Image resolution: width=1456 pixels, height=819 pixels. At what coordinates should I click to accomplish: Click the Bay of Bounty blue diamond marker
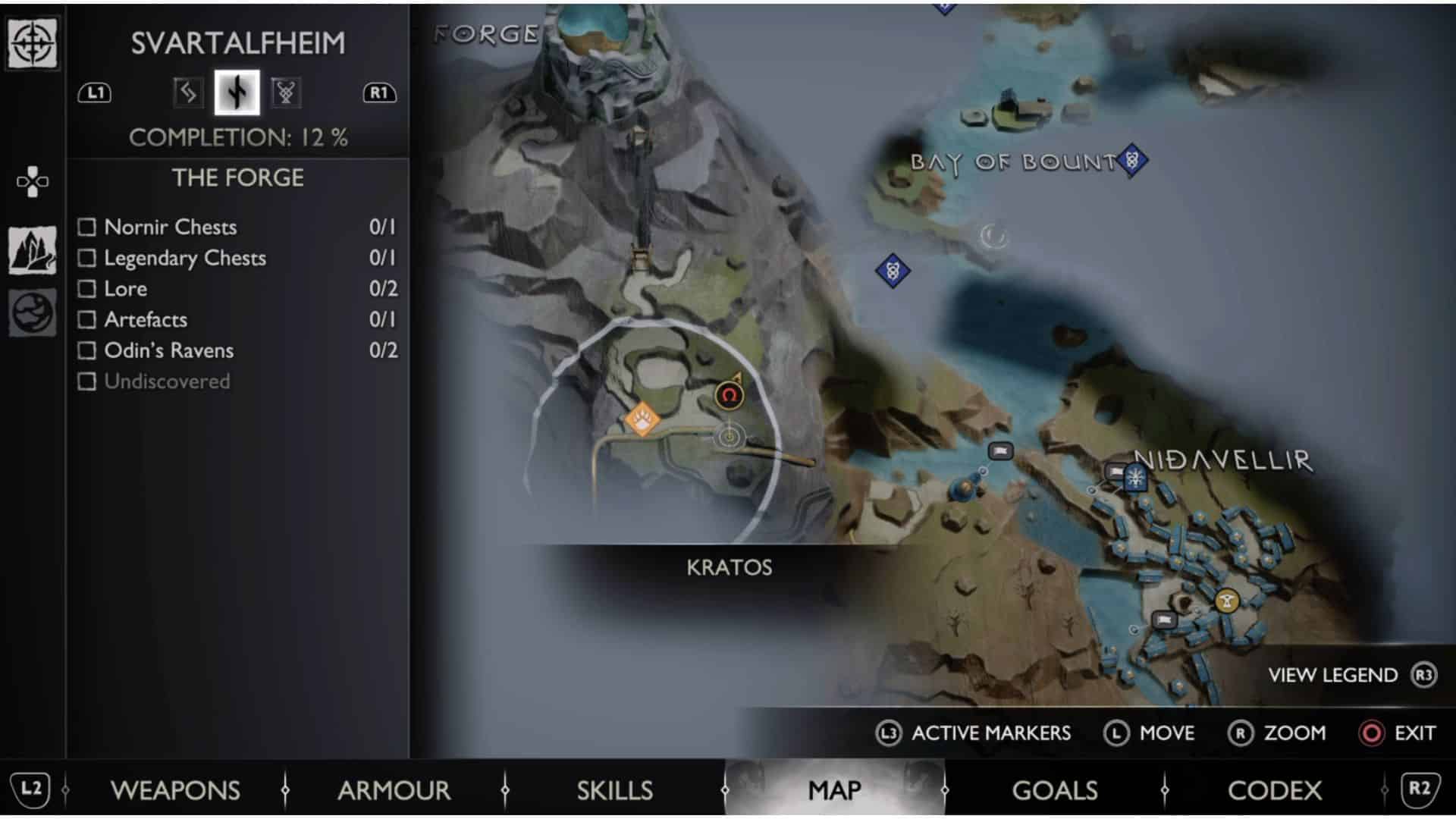coord(1132,160)
